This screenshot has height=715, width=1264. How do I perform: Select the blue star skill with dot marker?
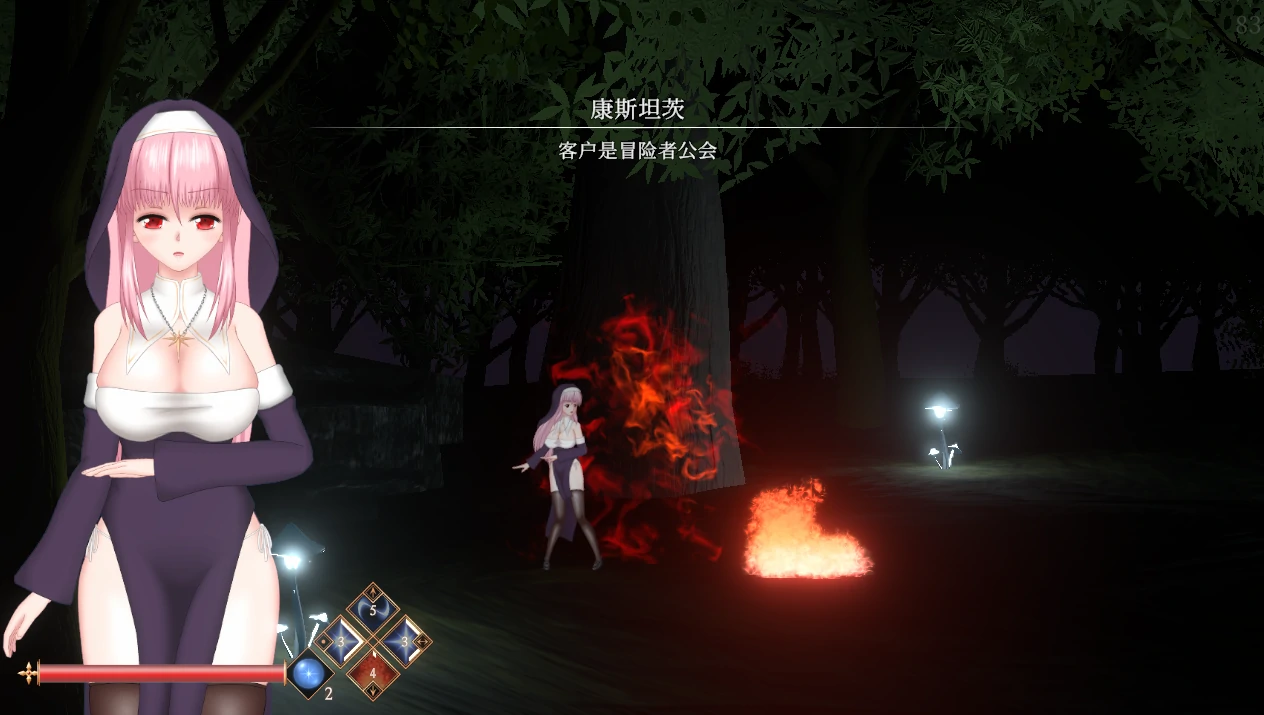pyautogui.click(x=341, y=641)
